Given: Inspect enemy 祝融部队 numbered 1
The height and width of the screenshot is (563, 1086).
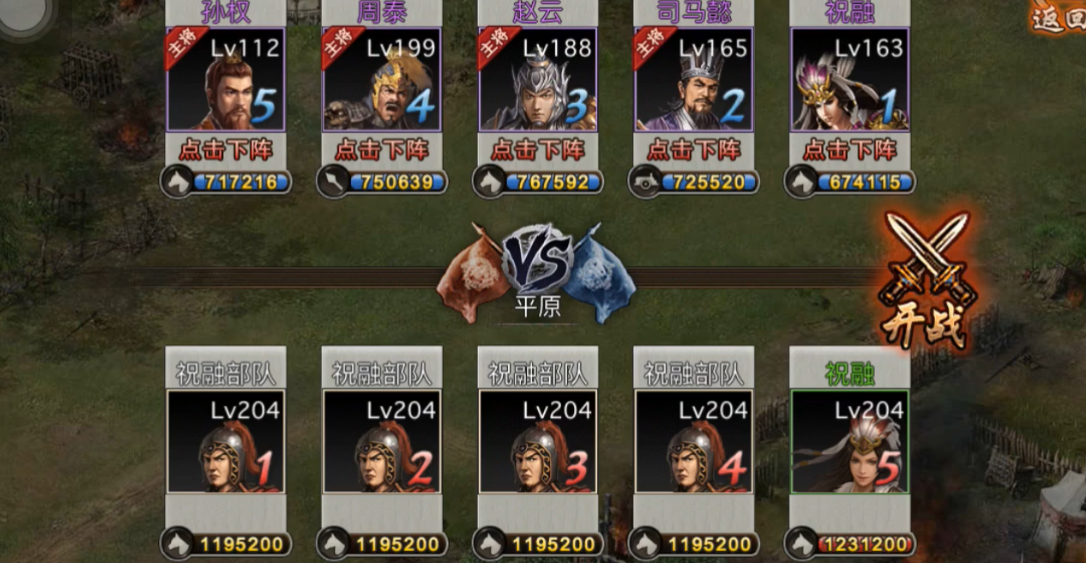Looking at the screenshot, I should click(x=226, y=441).
